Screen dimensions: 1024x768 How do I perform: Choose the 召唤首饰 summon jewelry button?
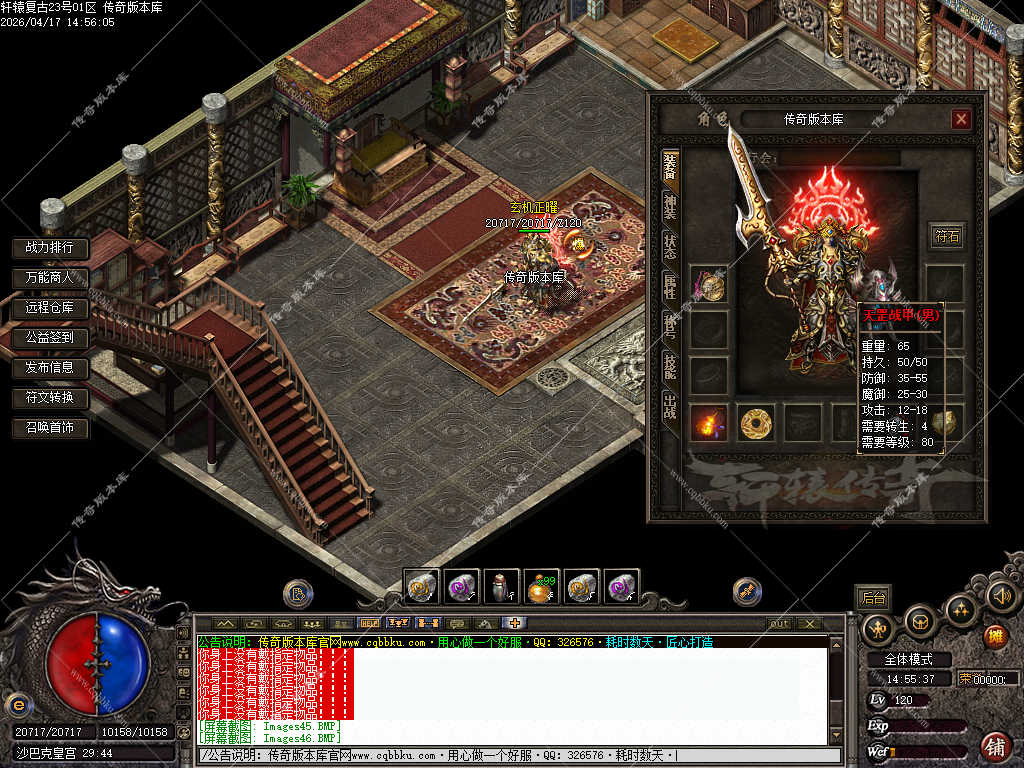pyautogui.click(x=50, y=429)
